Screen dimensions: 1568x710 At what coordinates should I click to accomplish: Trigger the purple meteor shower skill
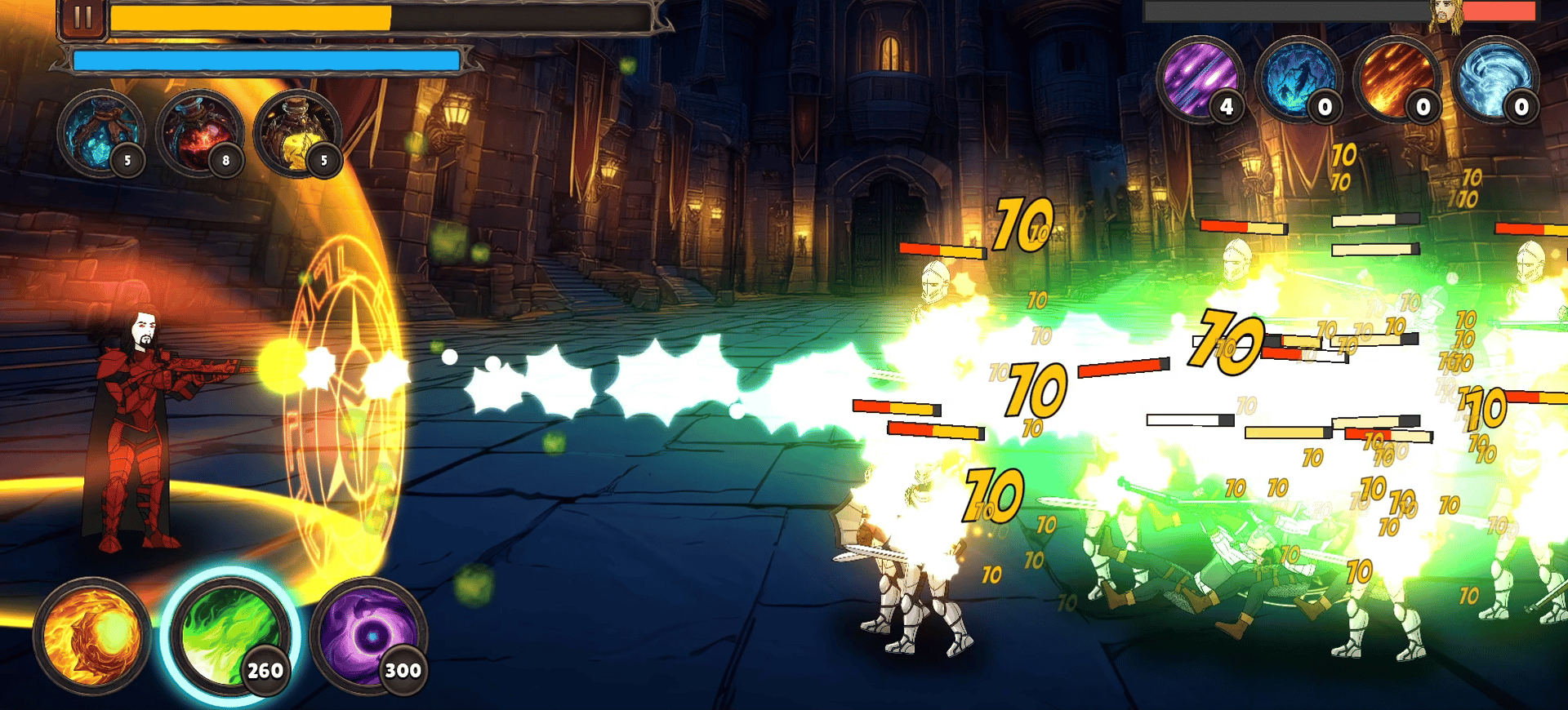click(x=1200, y=79)
